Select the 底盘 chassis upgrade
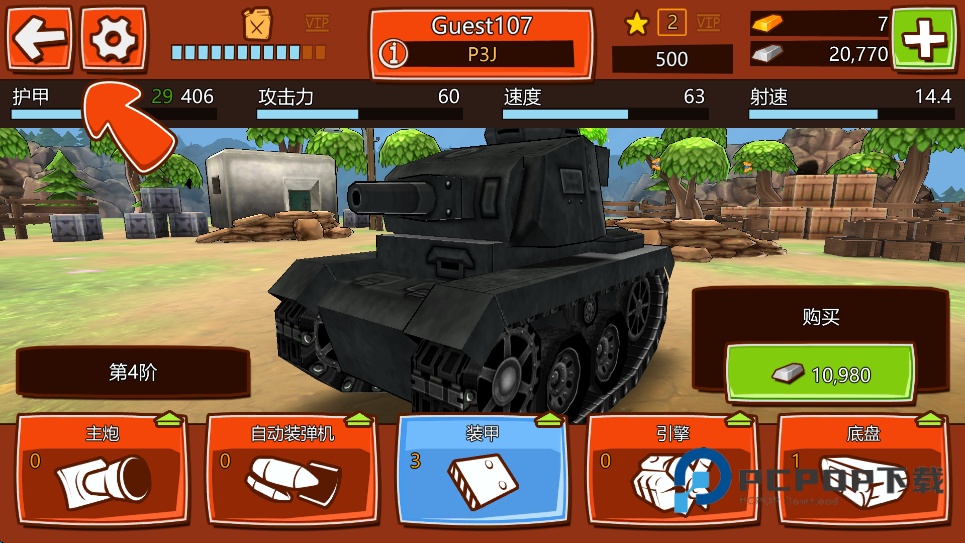 tap(862, 470)
